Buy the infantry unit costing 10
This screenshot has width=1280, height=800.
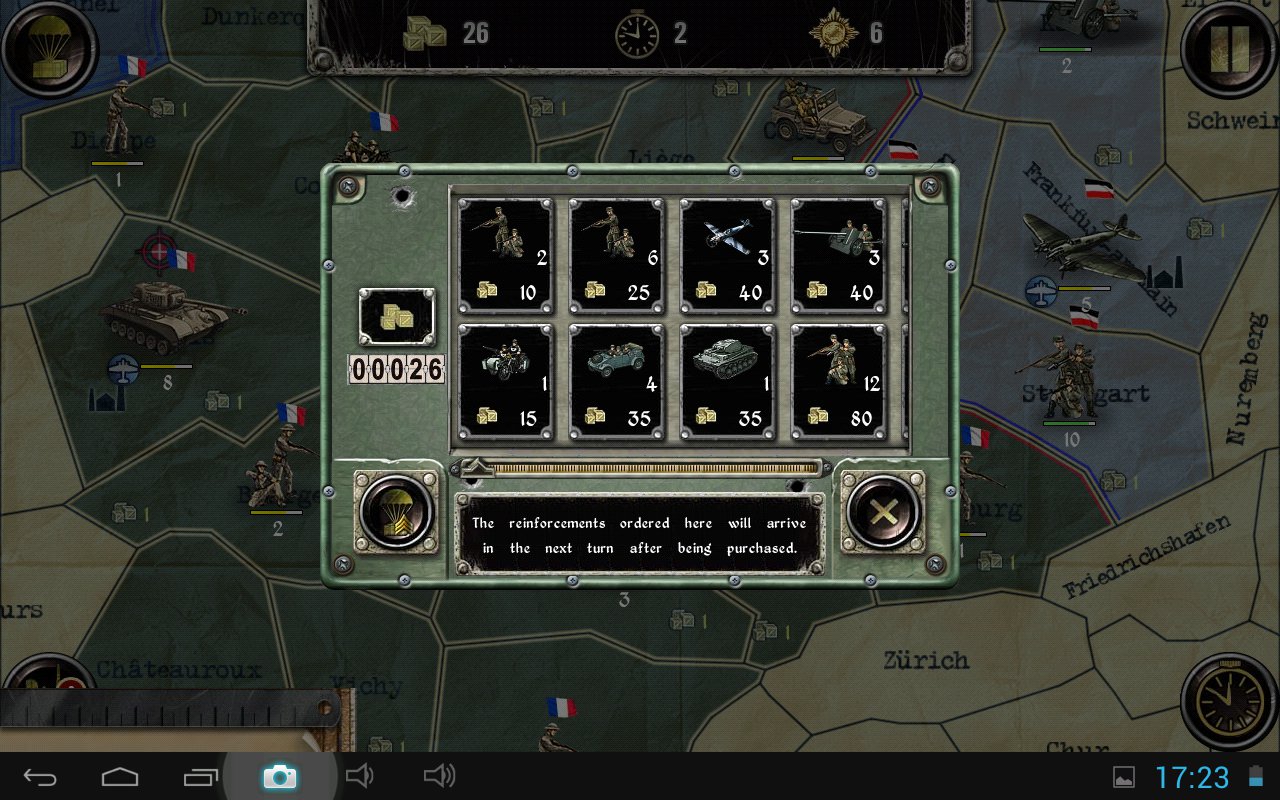pyautogui.click(x=505, y=255)
